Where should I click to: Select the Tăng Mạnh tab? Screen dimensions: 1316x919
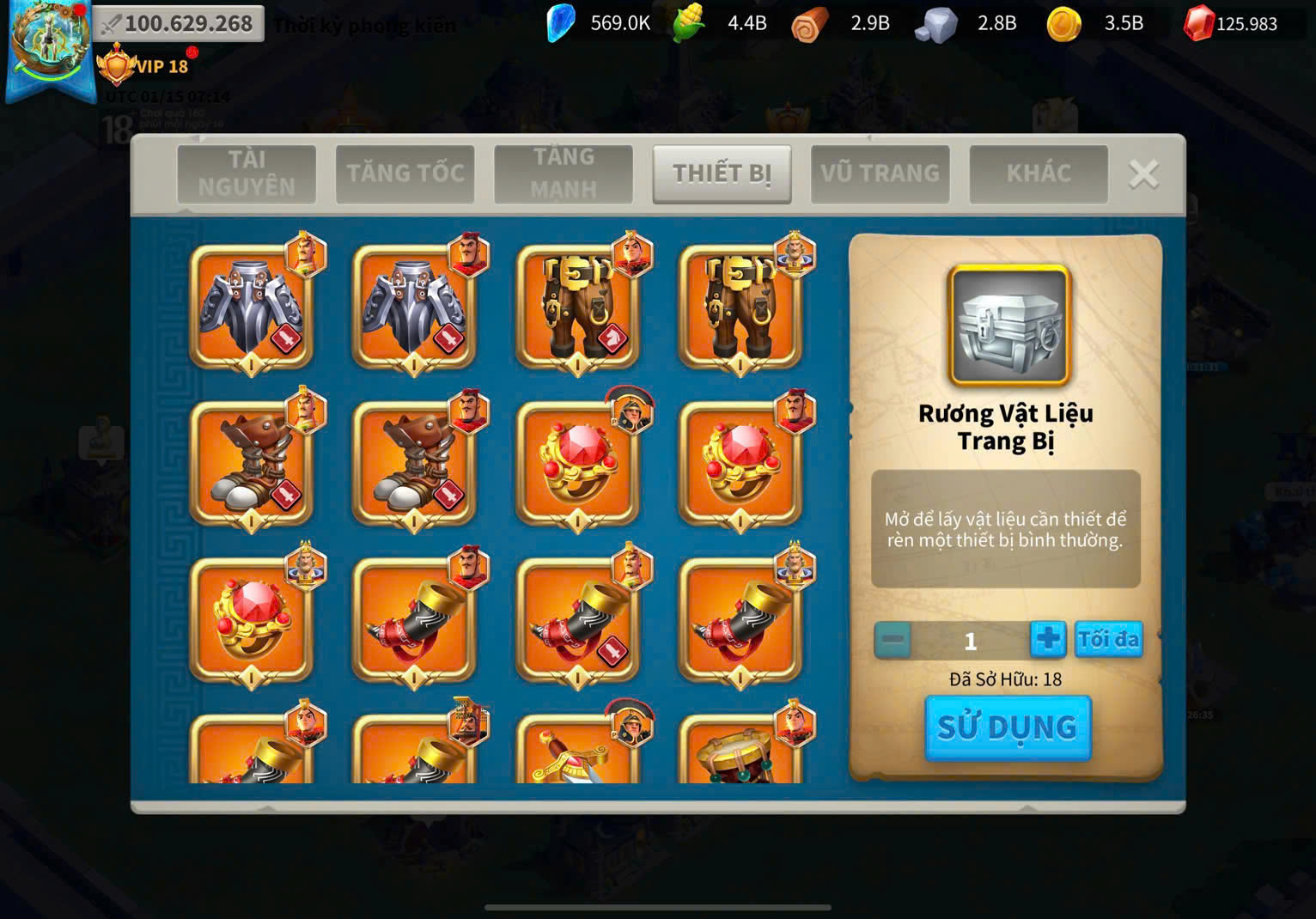coord(563,173)
